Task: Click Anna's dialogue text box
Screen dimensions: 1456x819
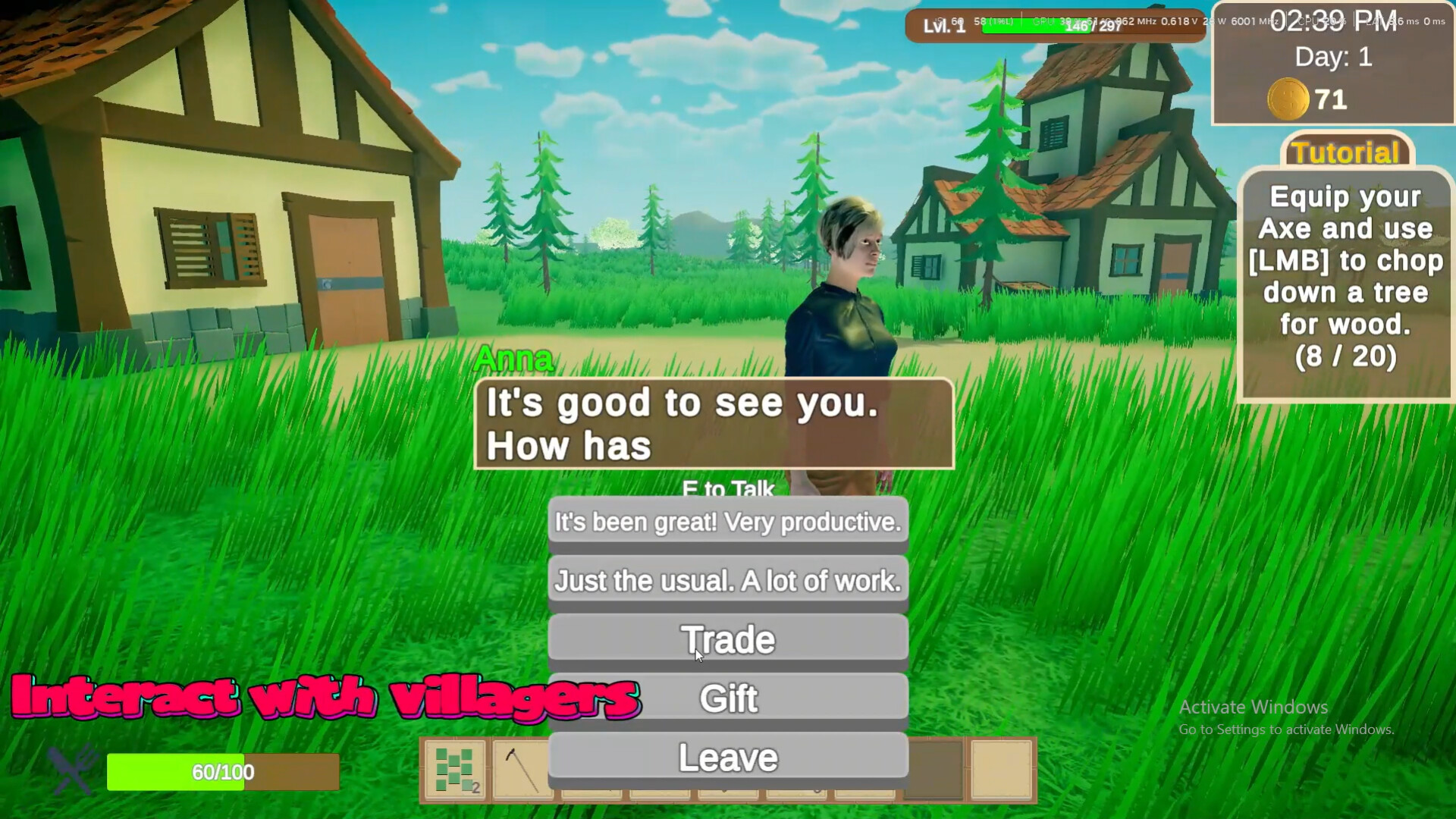Action: pos(713,425)
